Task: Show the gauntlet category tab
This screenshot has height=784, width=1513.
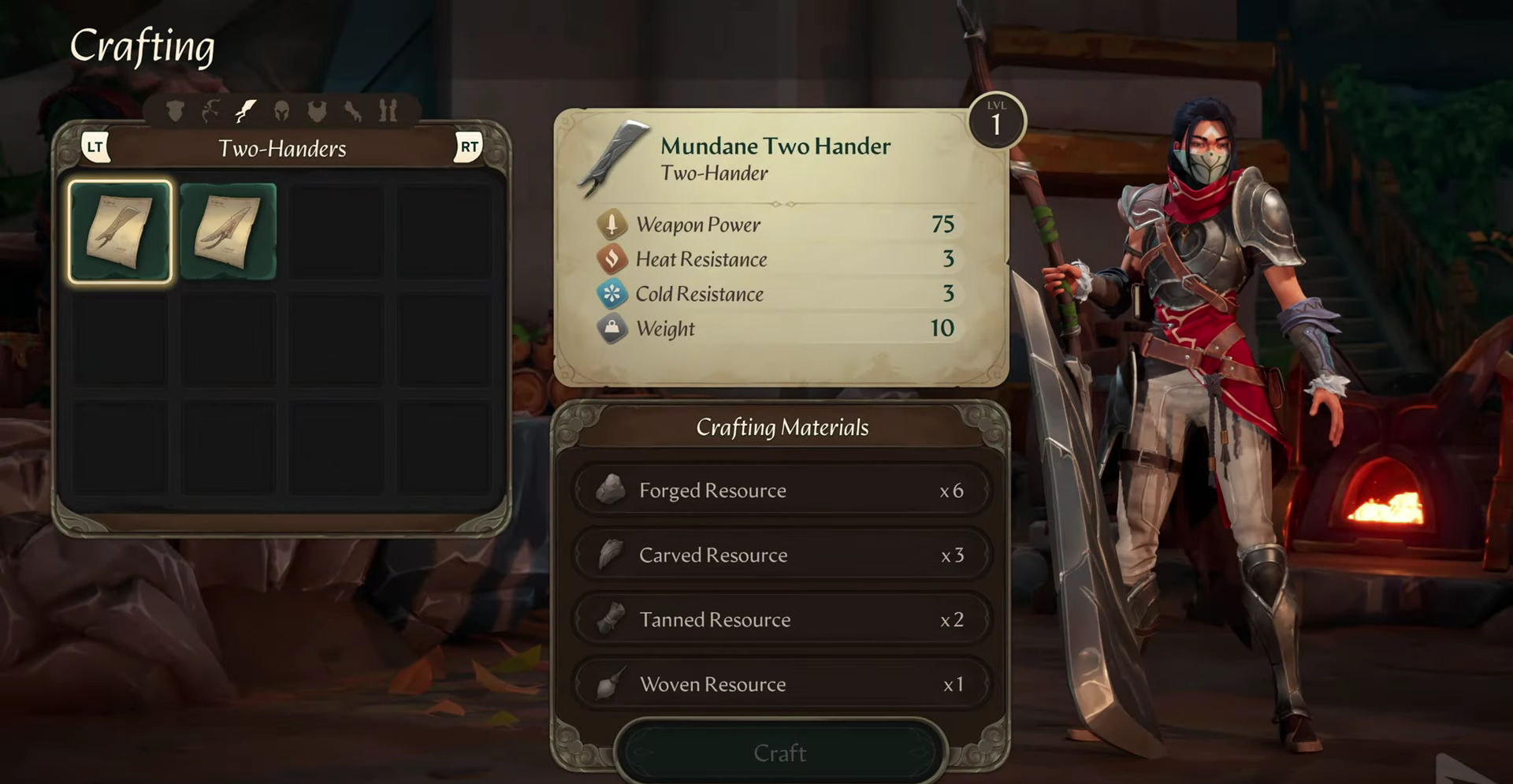Action: point(352,111)
